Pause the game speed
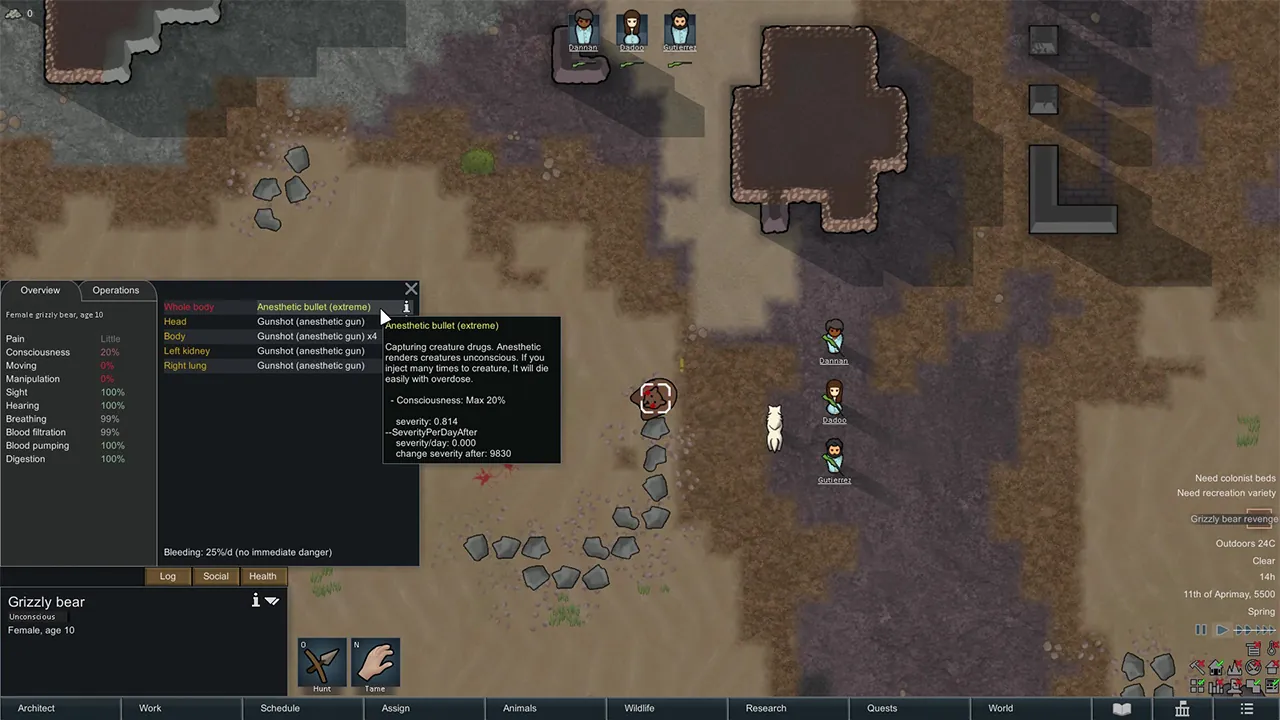The image size is (1280, 720). (1201, 630)
